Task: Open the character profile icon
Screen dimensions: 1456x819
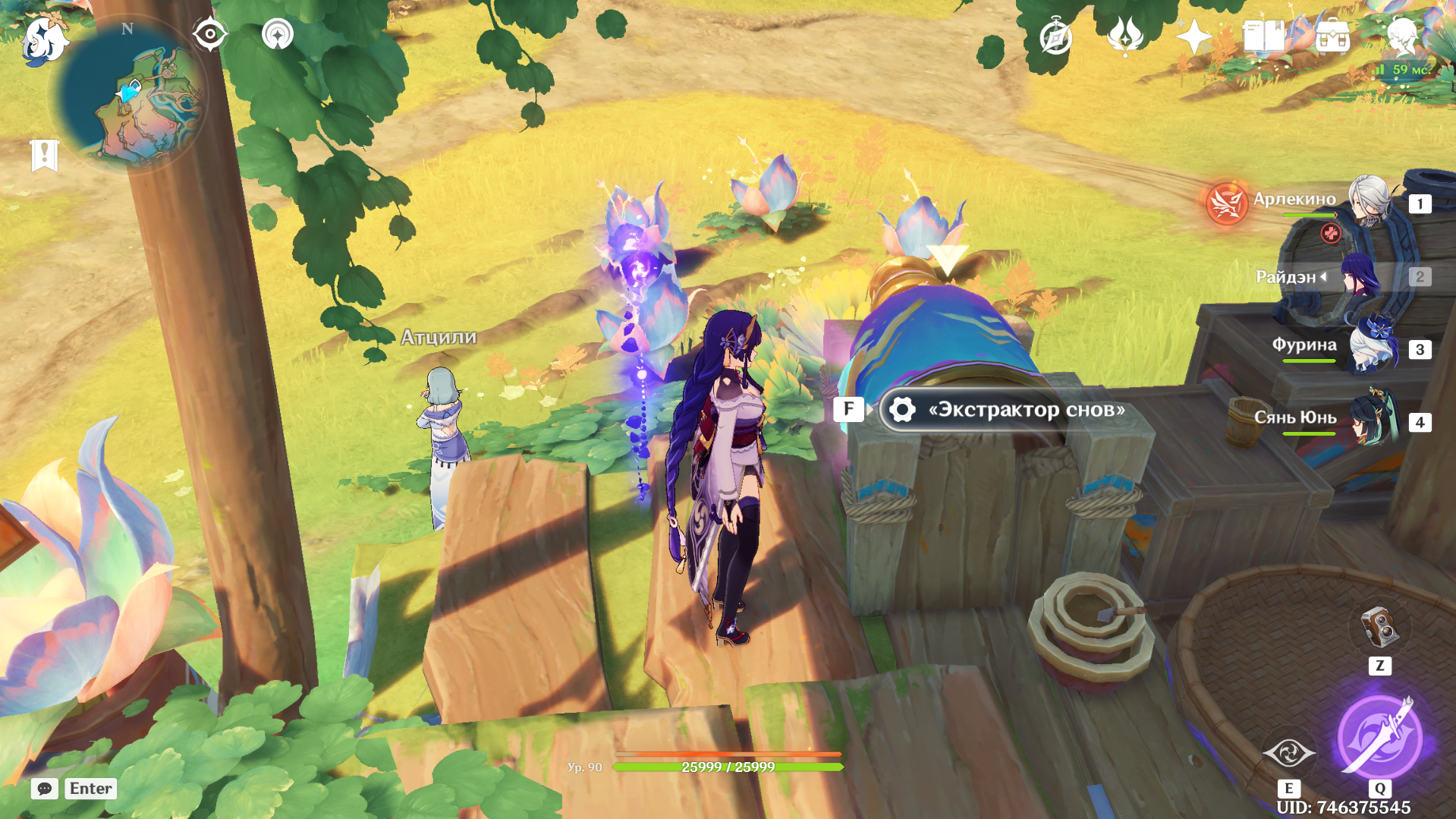Action: click(x=1401, y=35)
